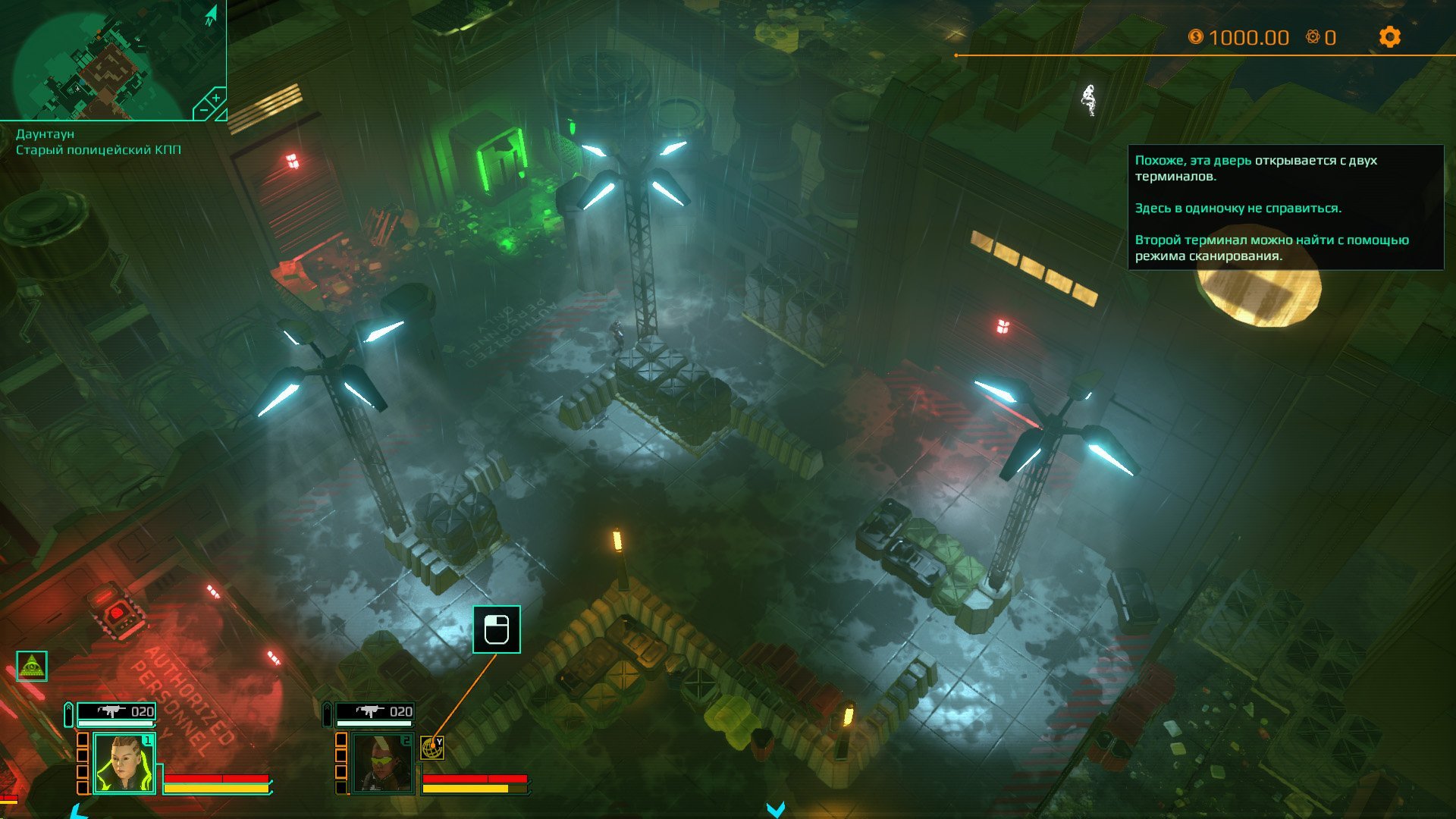The height and width of the screenshot is (819, 1456).
Task: Zoom out the minimap with minus
Action: click(x=203, y=111)
